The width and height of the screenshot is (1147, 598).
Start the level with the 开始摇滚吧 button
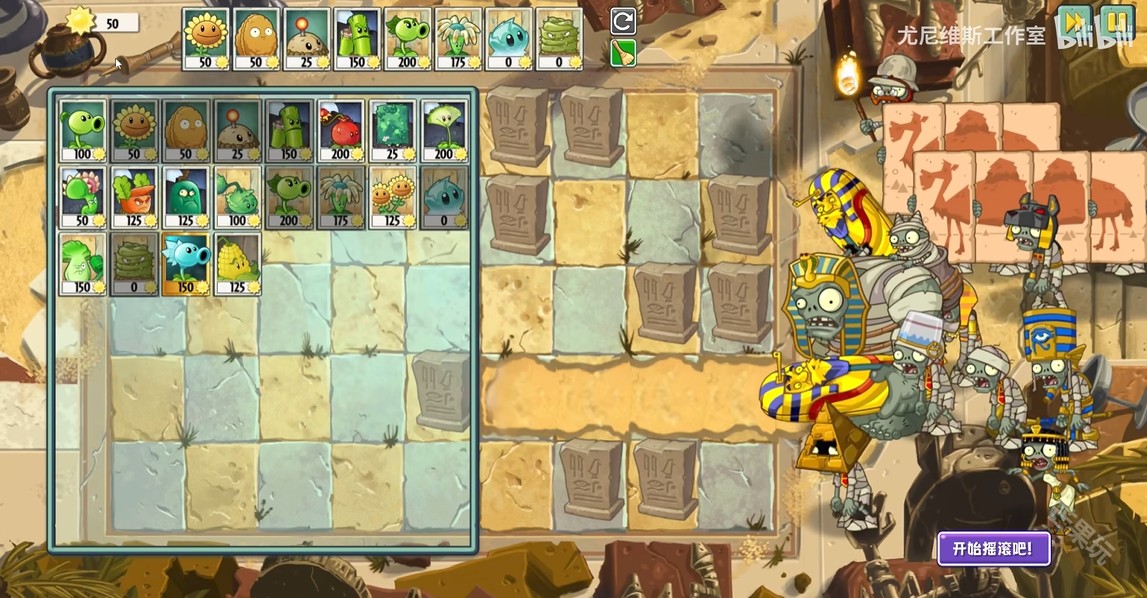click(x=993, y=548)
